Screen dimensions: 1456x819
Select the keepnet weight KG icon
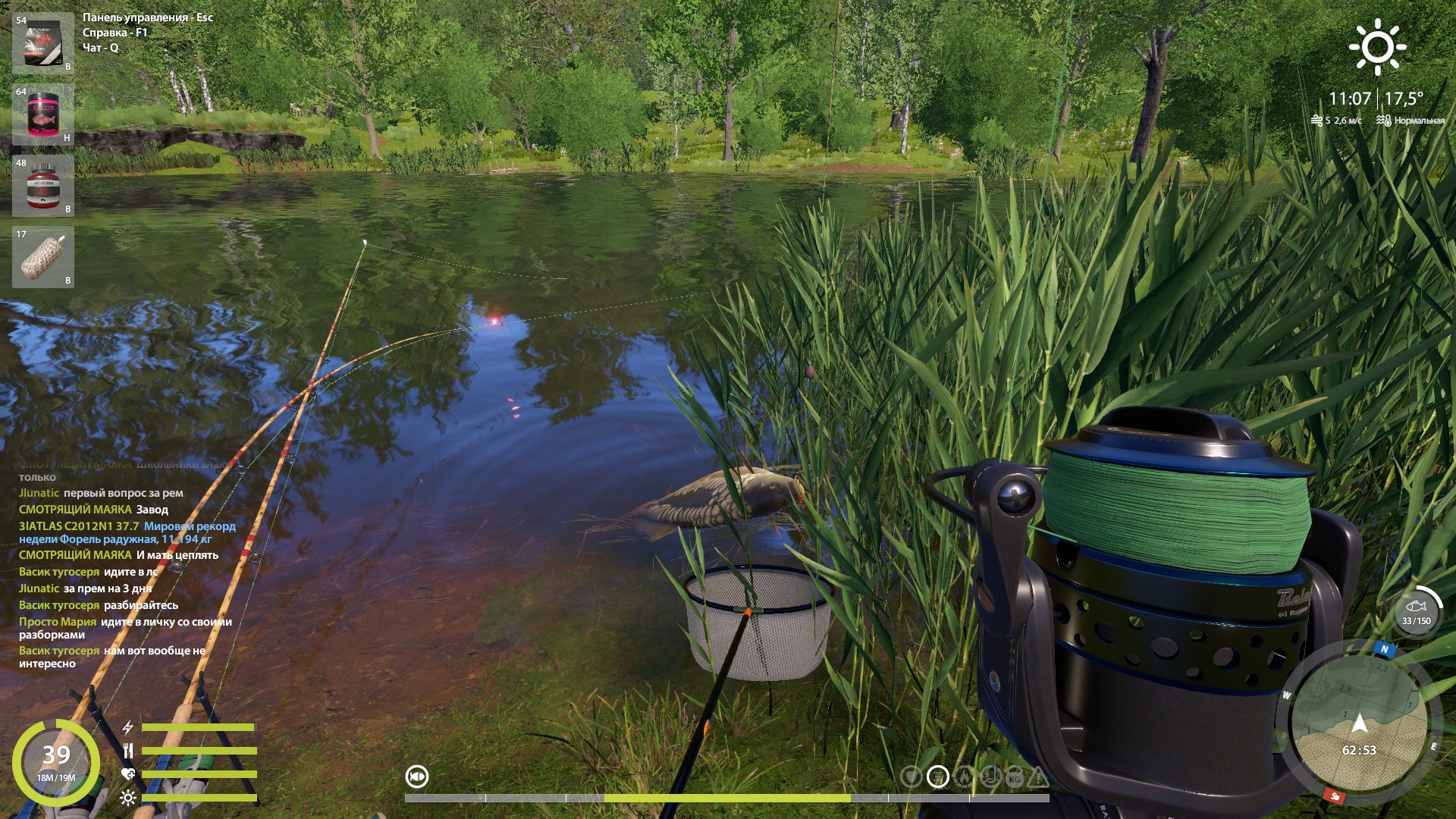click(x=1014, y=777)
